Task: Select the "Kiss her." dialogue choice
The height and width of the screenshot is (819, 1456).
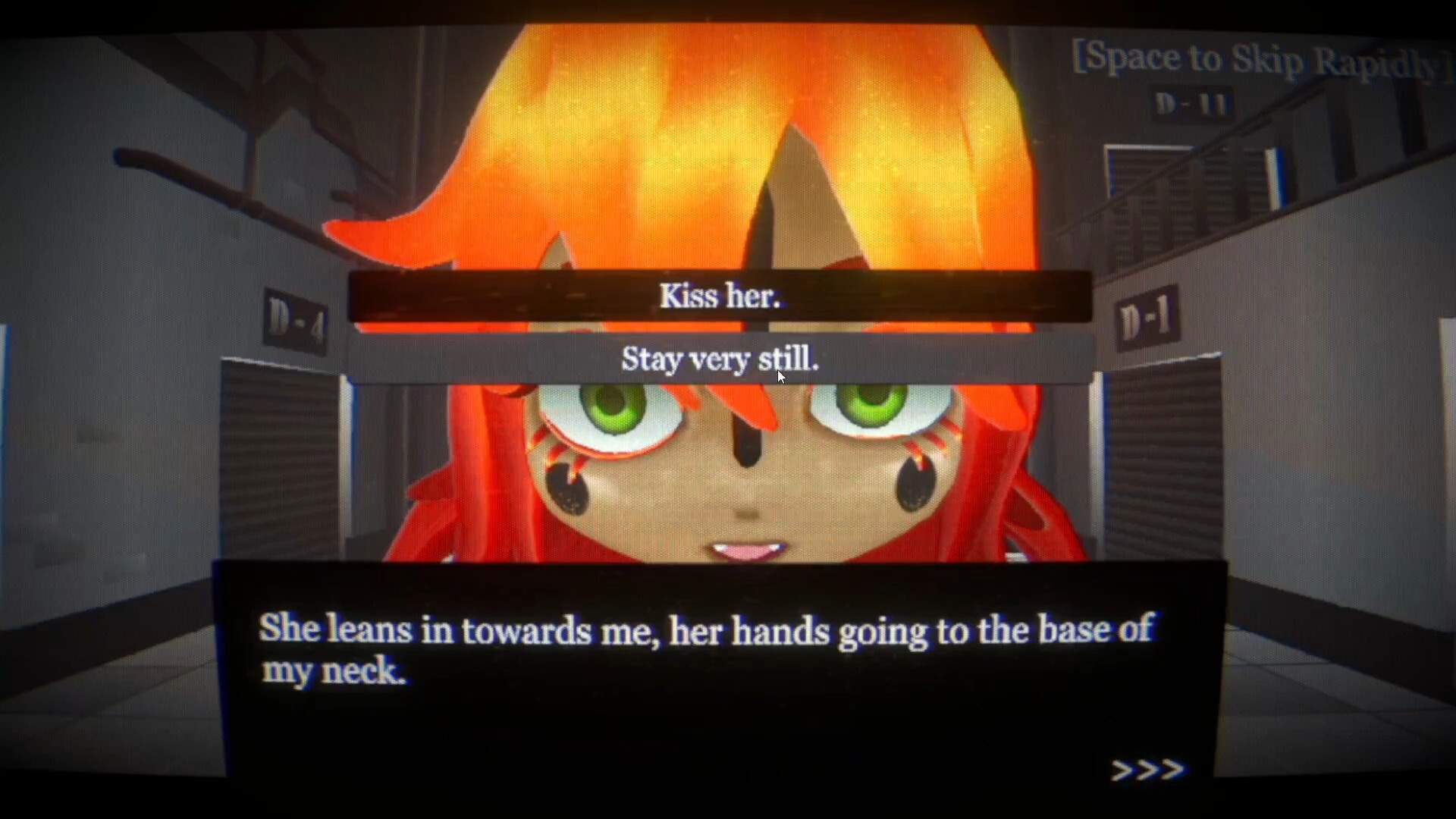Action: click(720, 296)
